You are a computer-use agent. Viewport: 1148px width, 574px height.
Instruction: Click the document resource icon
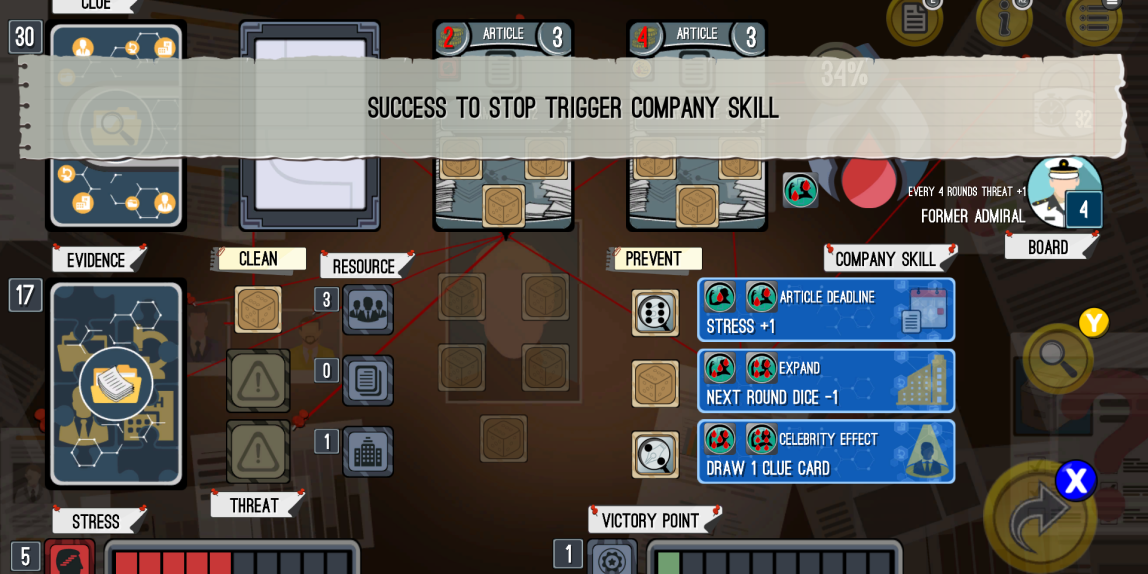click(x=368, y=381)
